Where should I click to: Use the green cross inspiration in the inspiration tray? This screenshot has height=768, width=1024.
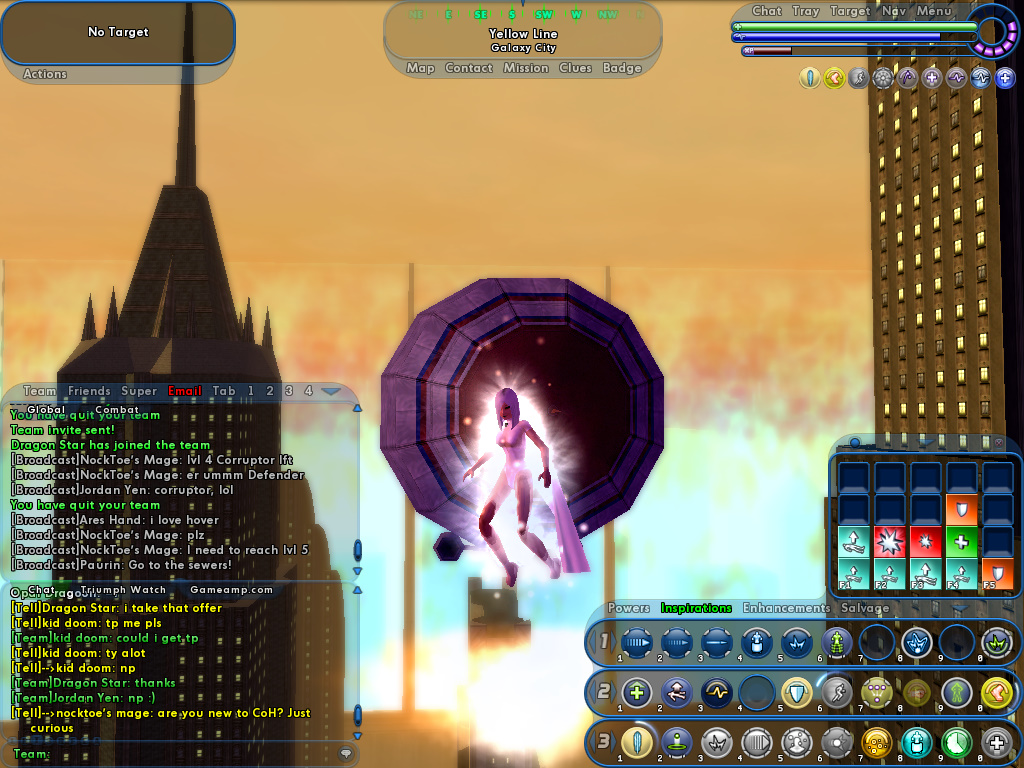point(960,541)
